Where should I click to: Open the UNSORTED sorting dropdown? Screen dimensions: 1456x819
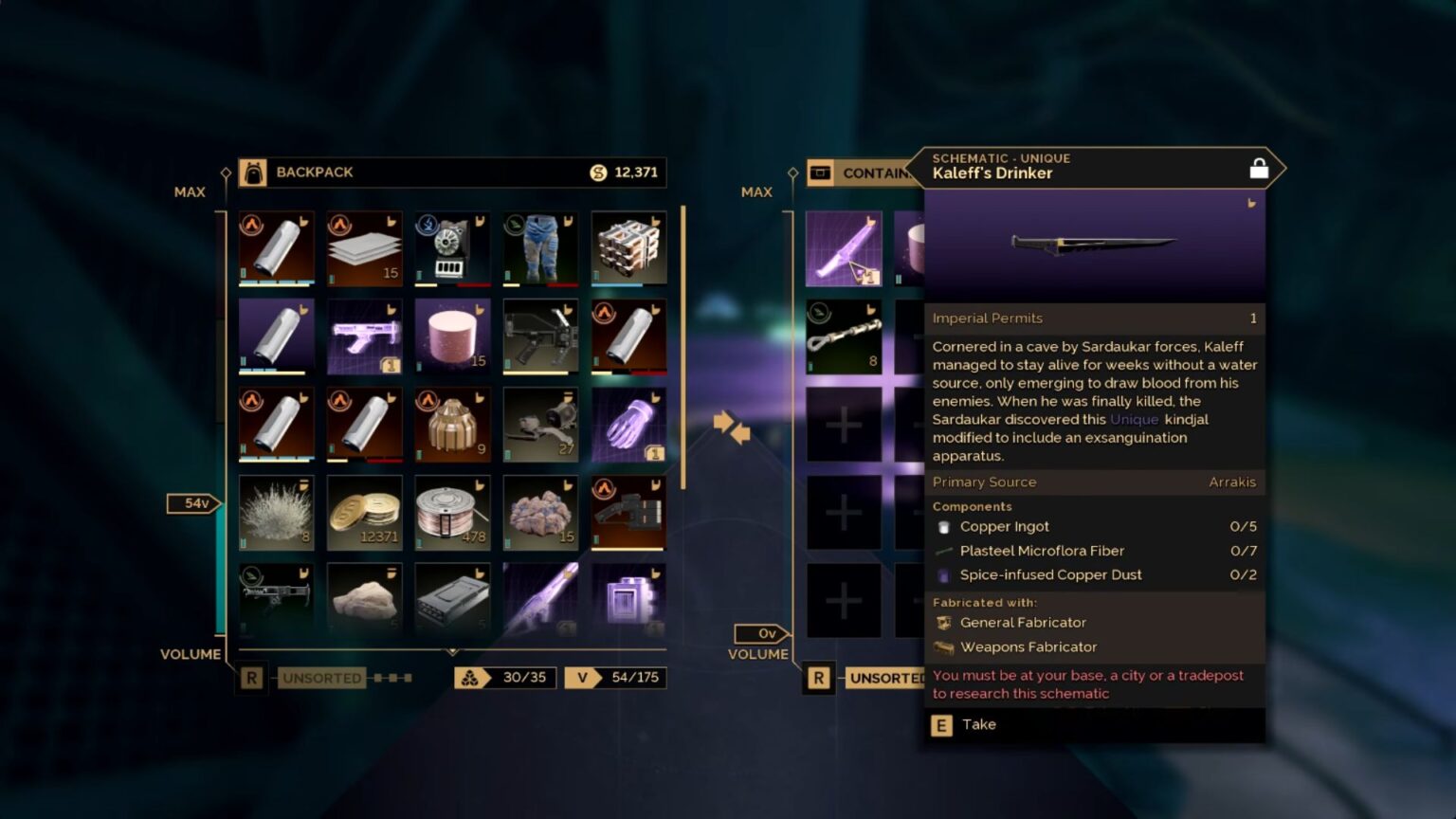320,678
